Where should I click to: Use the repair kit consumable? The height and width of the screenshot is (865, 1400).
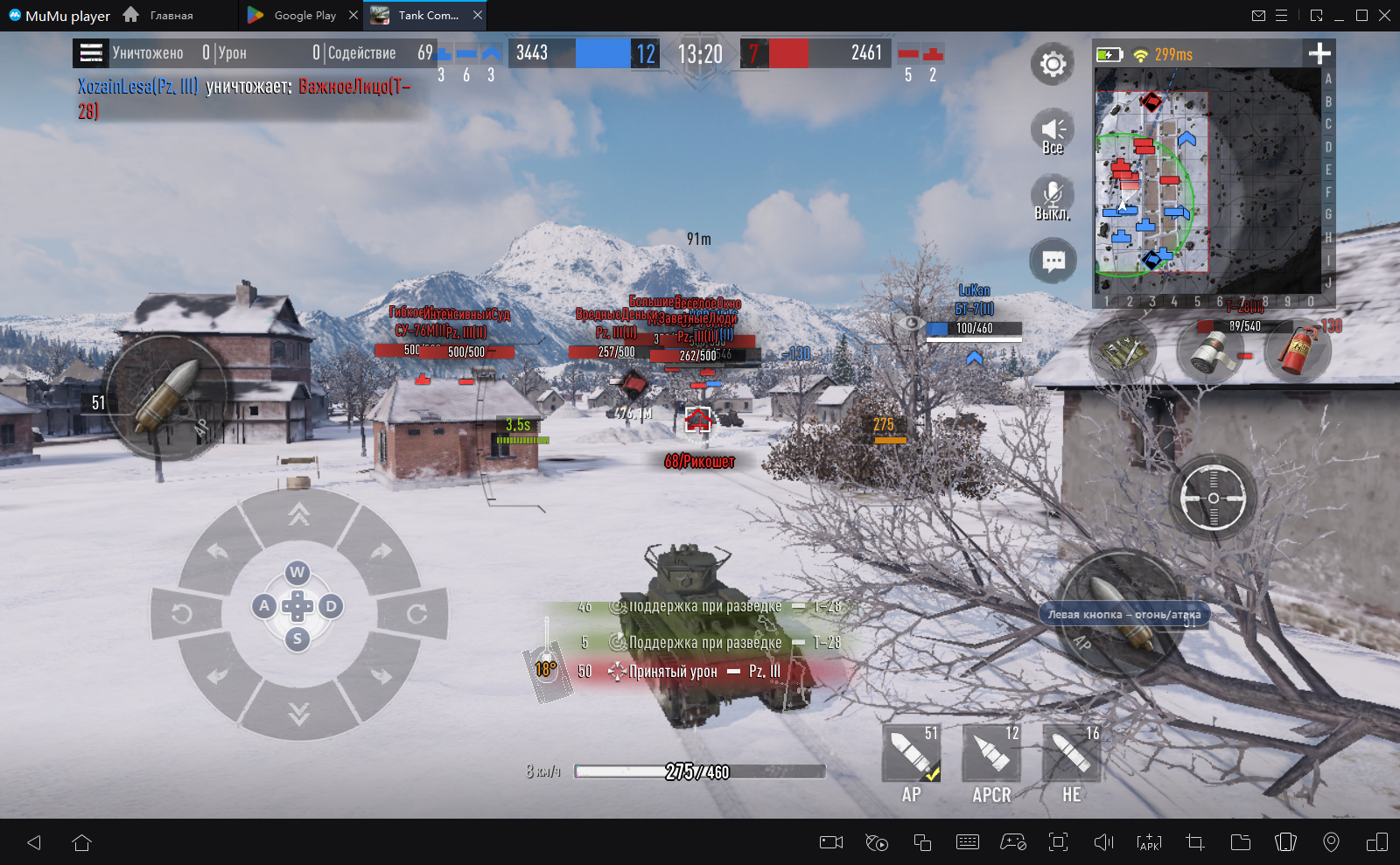(x=1123, y=351)
